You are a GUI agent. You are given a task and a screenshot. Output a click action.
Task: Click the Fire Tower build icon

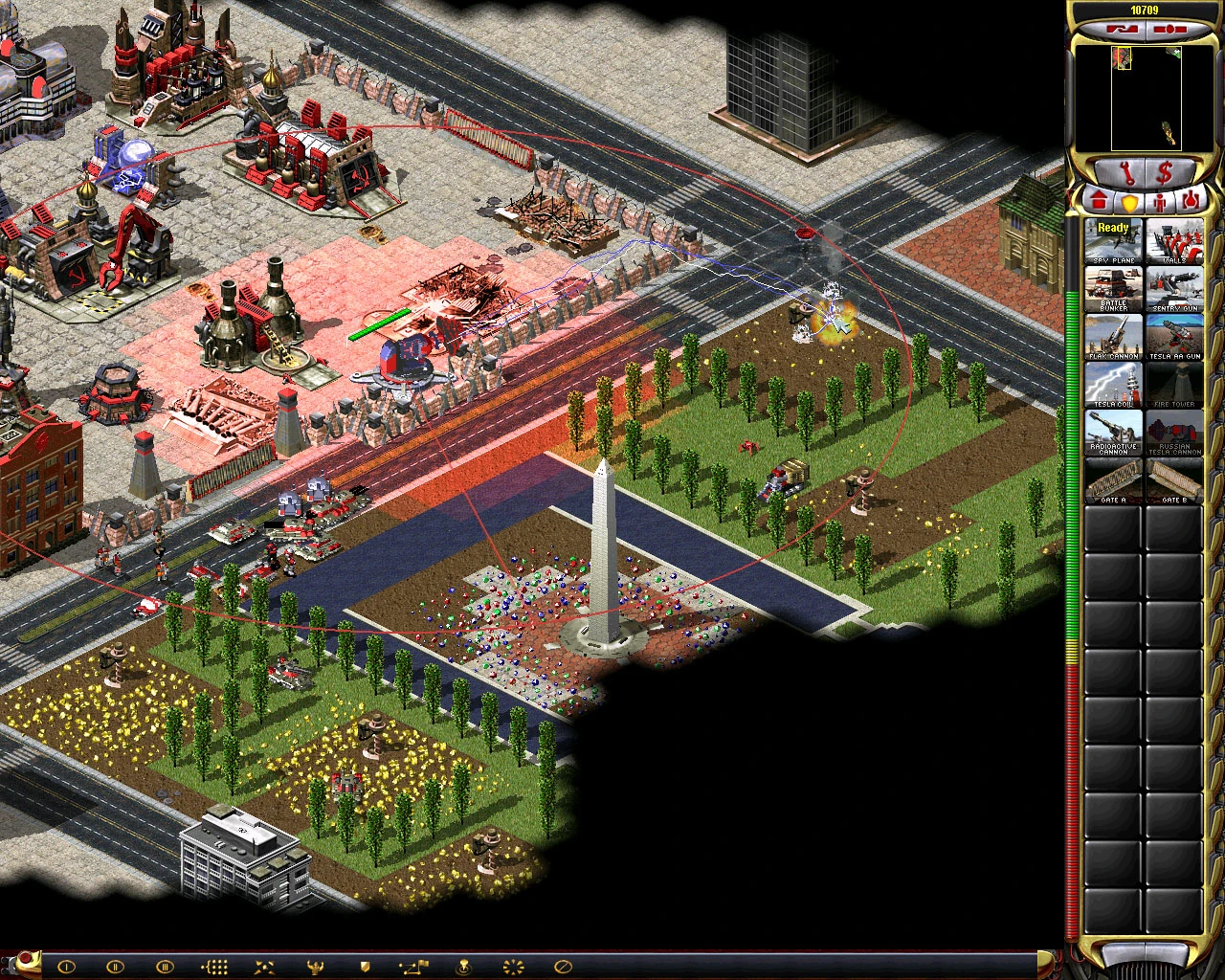point(1173,386)
